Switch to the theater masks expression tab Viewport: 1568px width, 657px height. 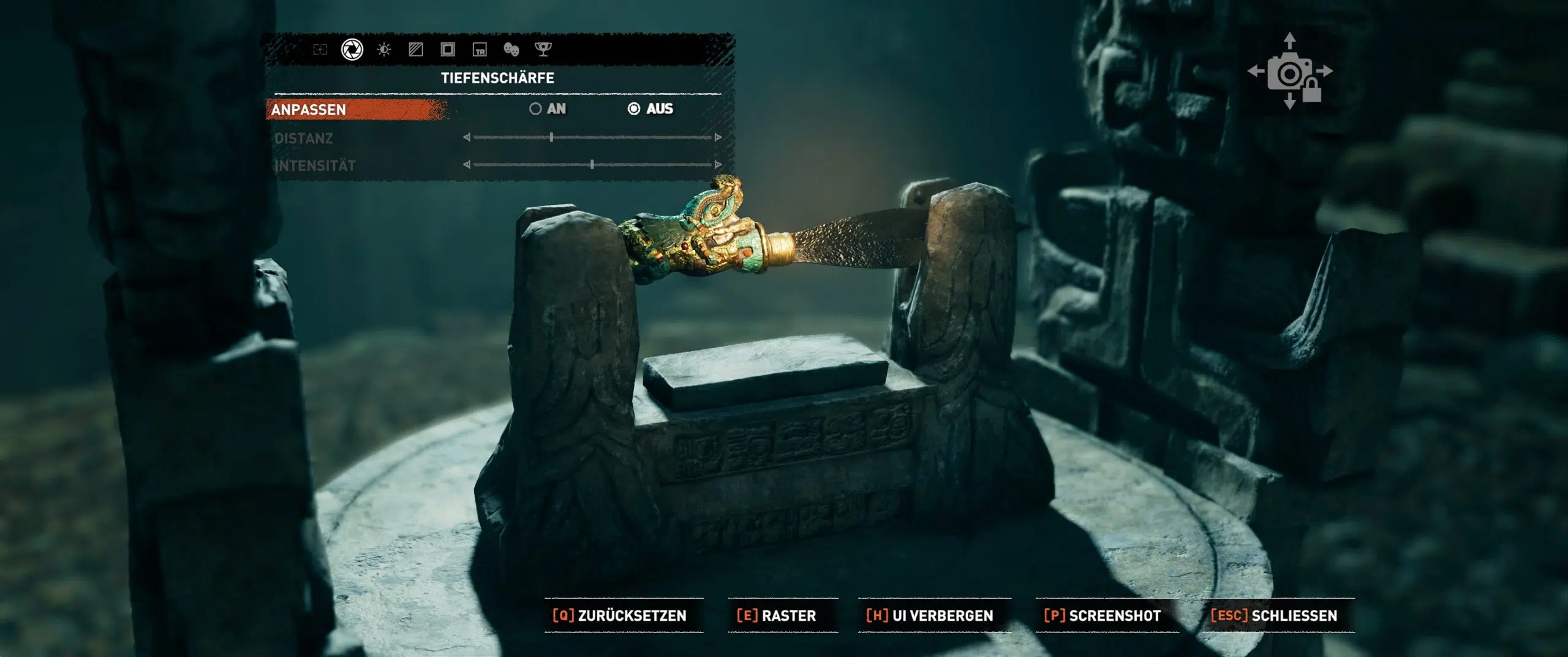[x=511, y=50]
